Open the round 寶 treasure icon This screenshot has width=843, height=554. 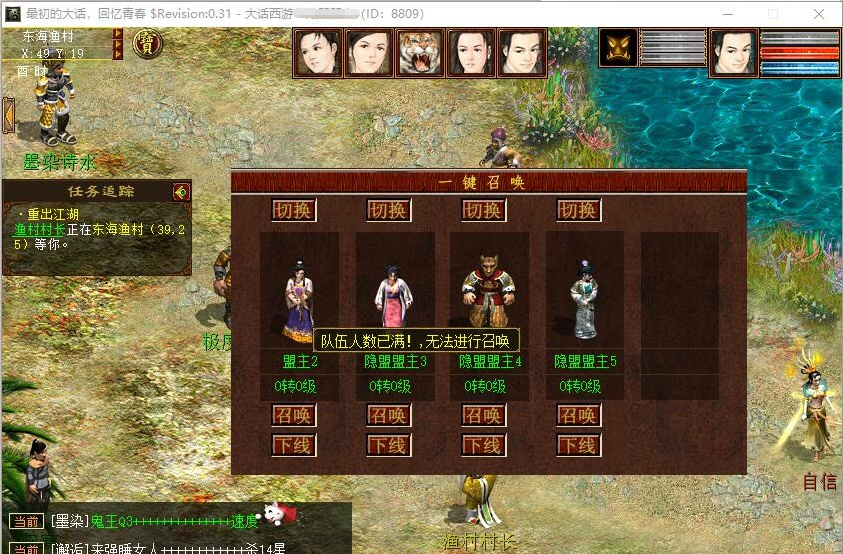(148, 43)
